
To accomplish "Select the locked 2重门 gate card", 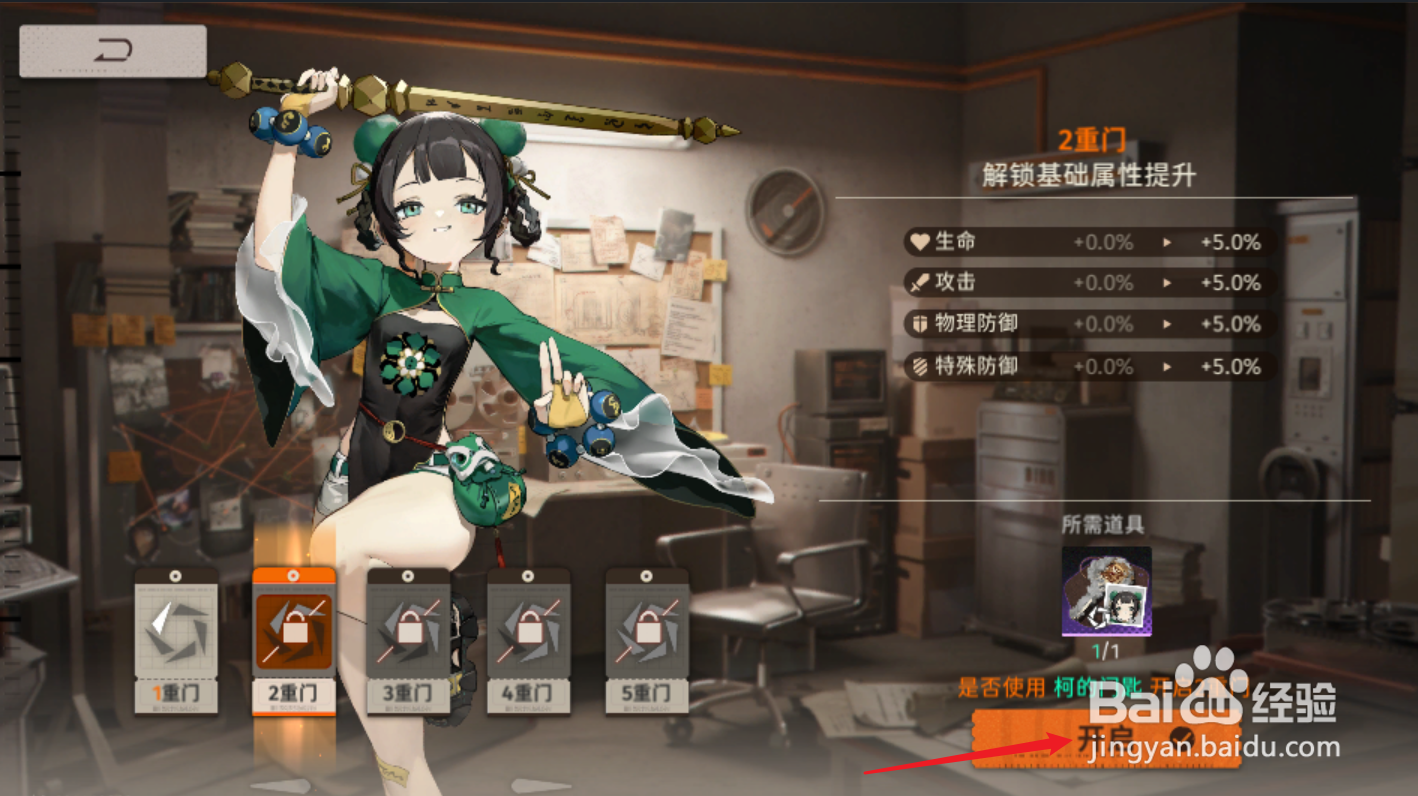I will coord(293,640).
